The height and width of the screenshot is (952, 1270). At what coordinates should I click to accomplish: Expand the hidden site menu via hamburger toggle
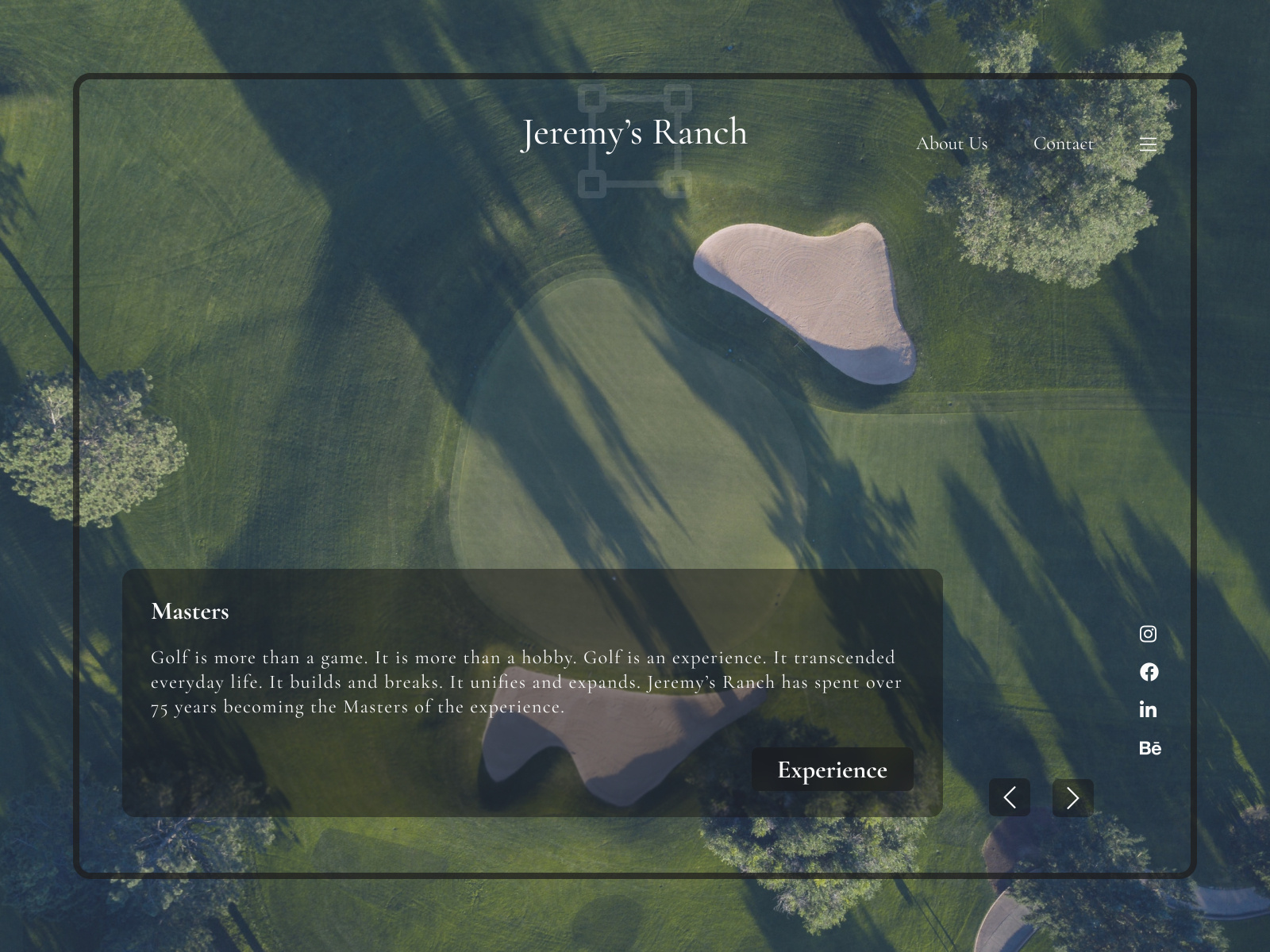[1148, 144]
